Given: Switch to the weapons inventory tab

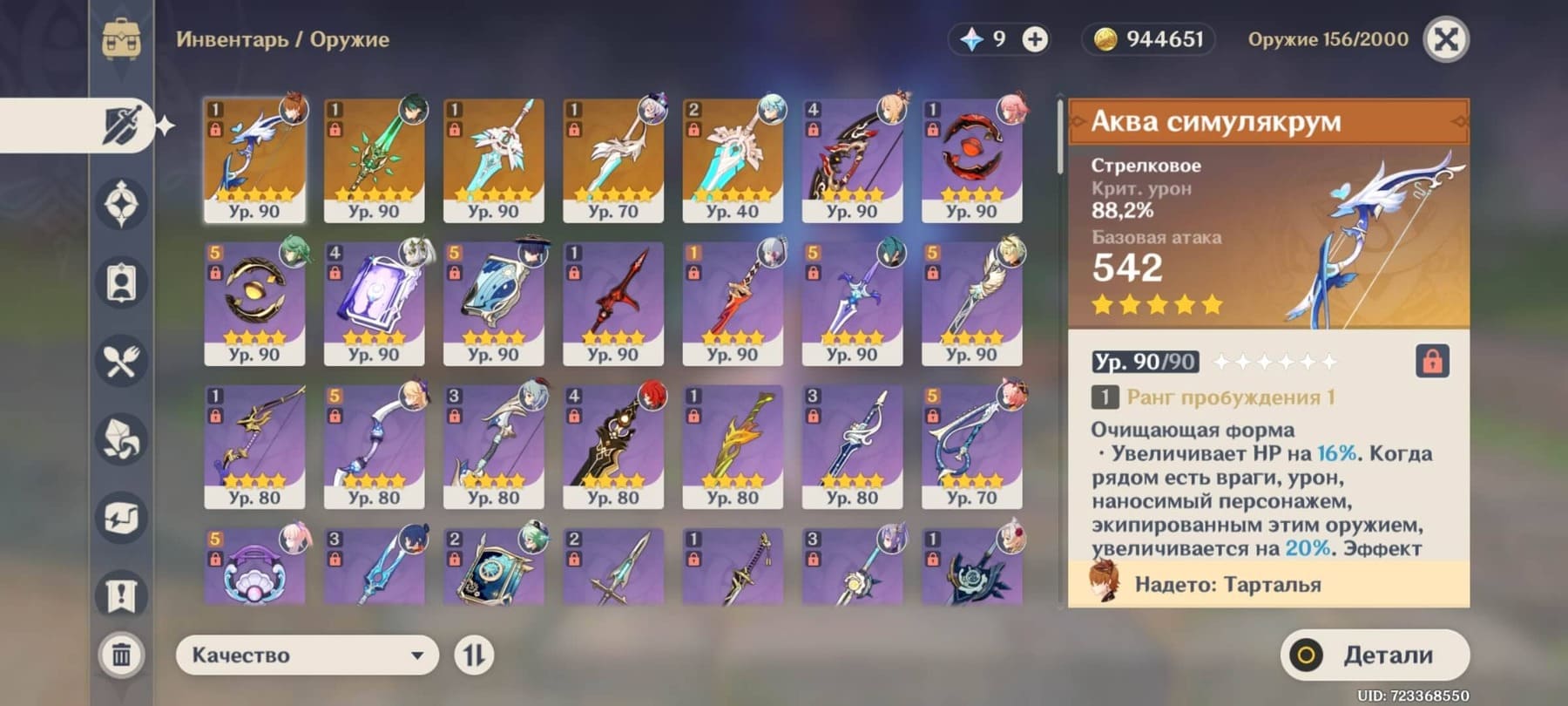Looking at the screenshot, I should pos(121,125).
